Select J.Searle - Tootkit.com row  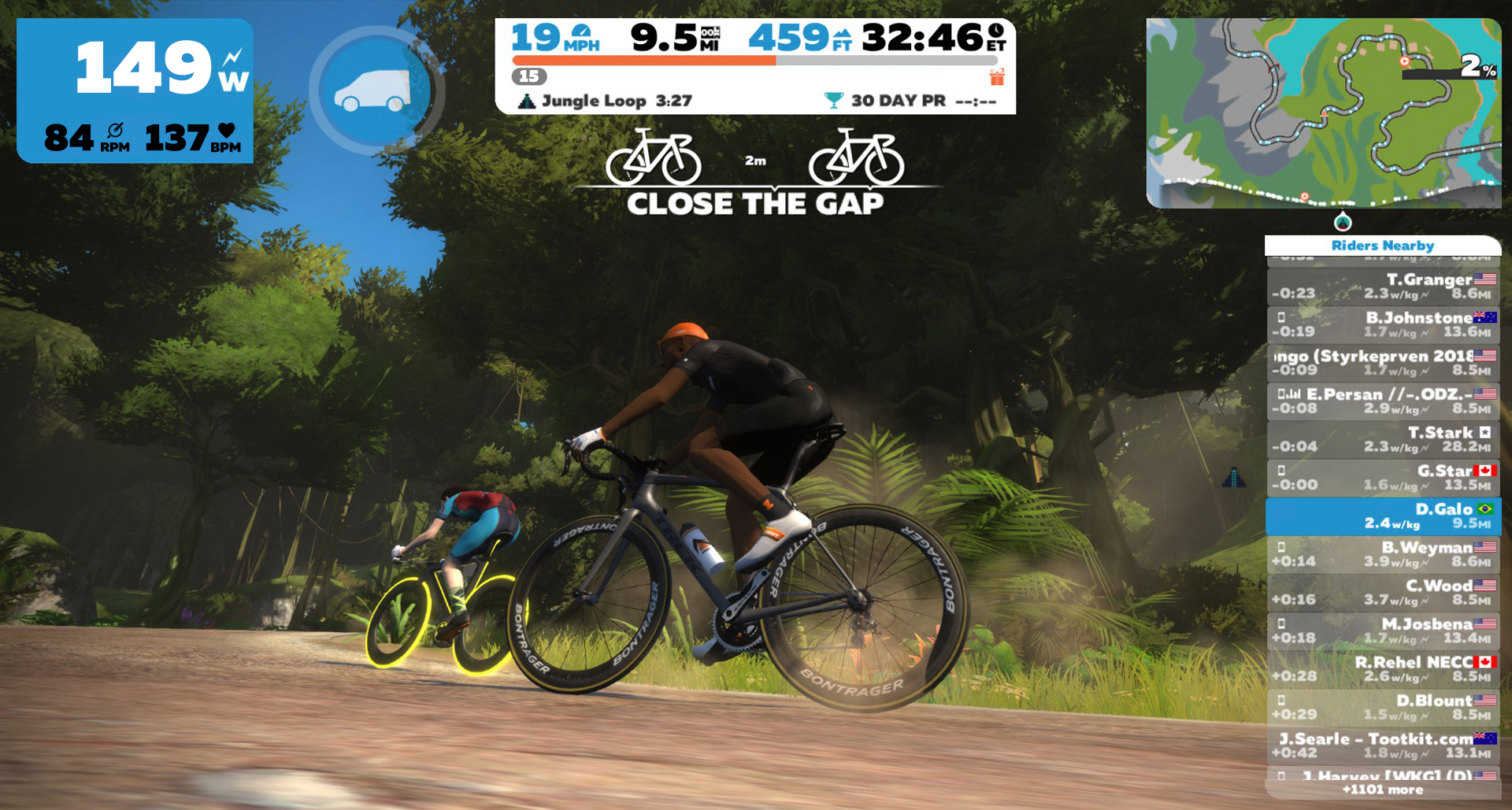(1383, 745)
